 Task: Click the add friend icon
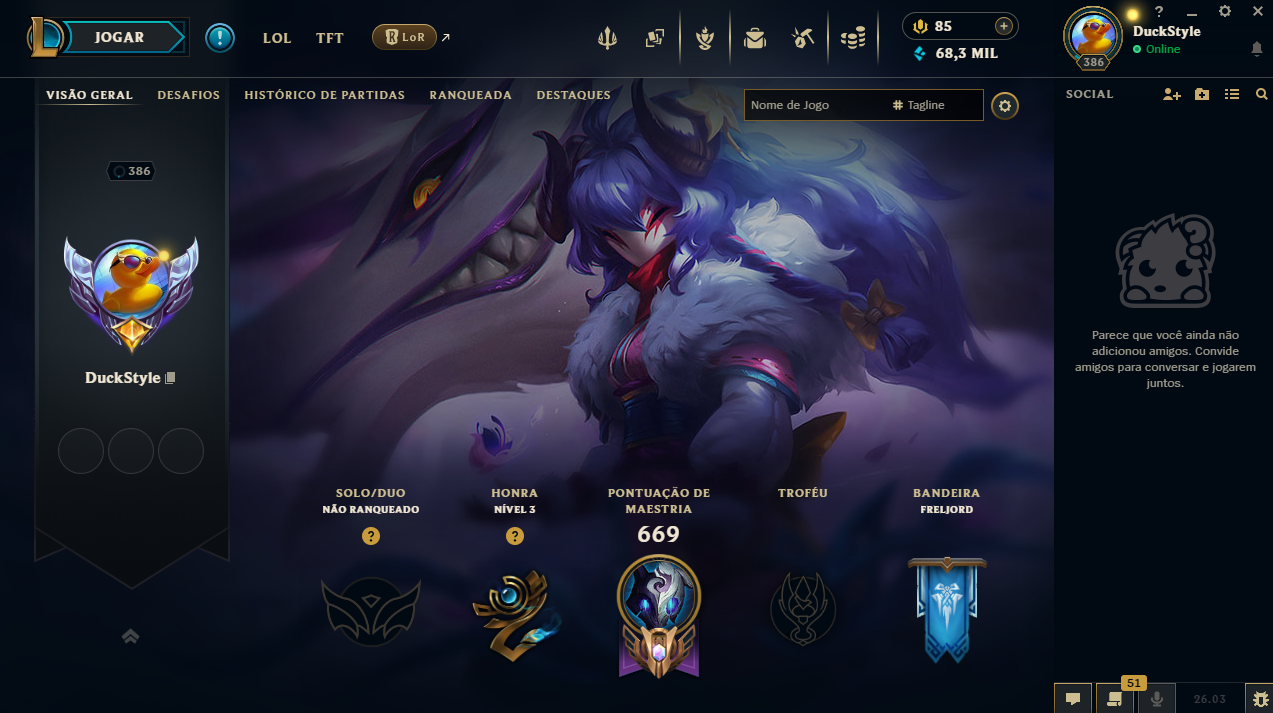point(1172,94)
